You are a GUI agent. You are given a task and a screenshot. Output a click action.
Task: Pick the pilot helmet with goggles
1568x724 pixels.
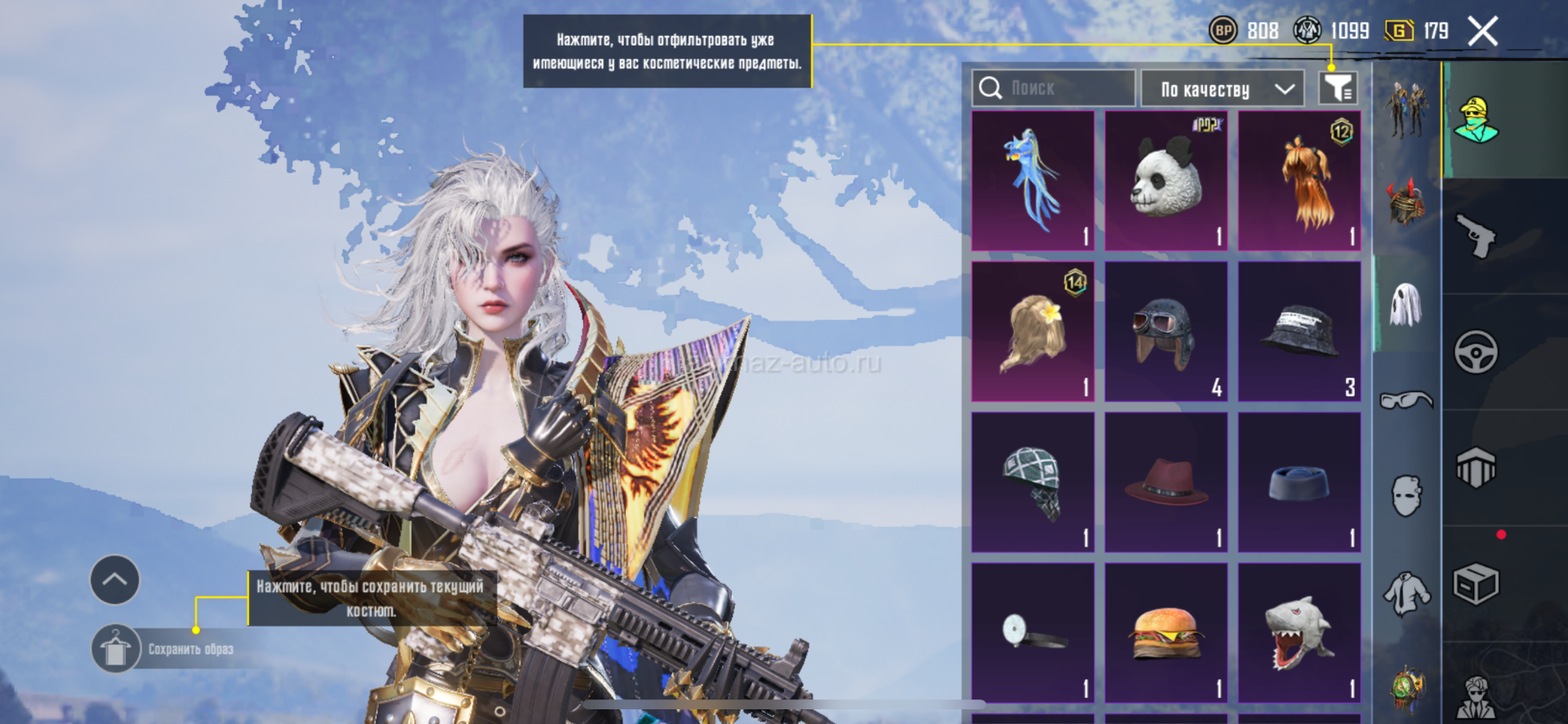click(x=1166, y=331)
